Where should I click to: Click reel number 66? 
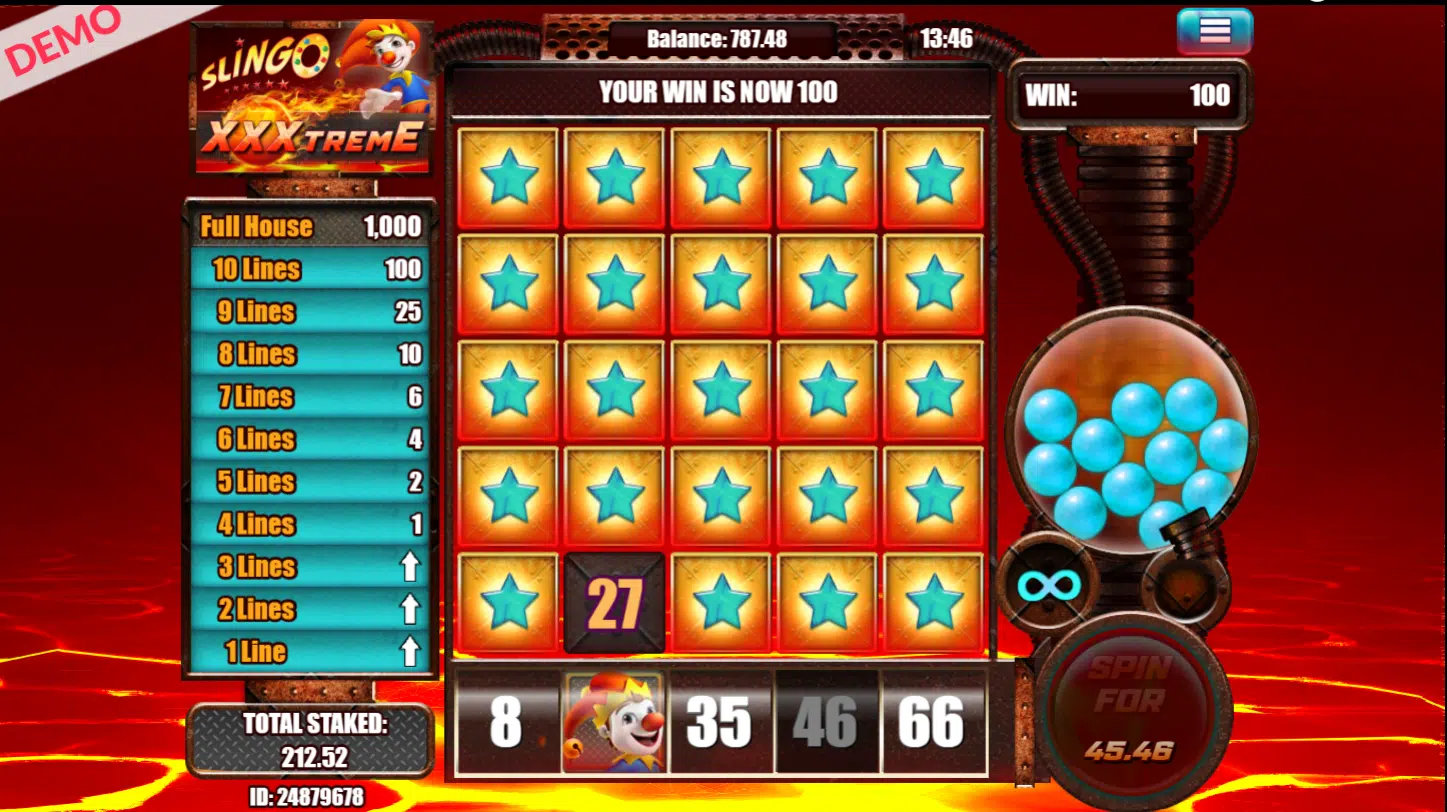click(x=931, y=722)
